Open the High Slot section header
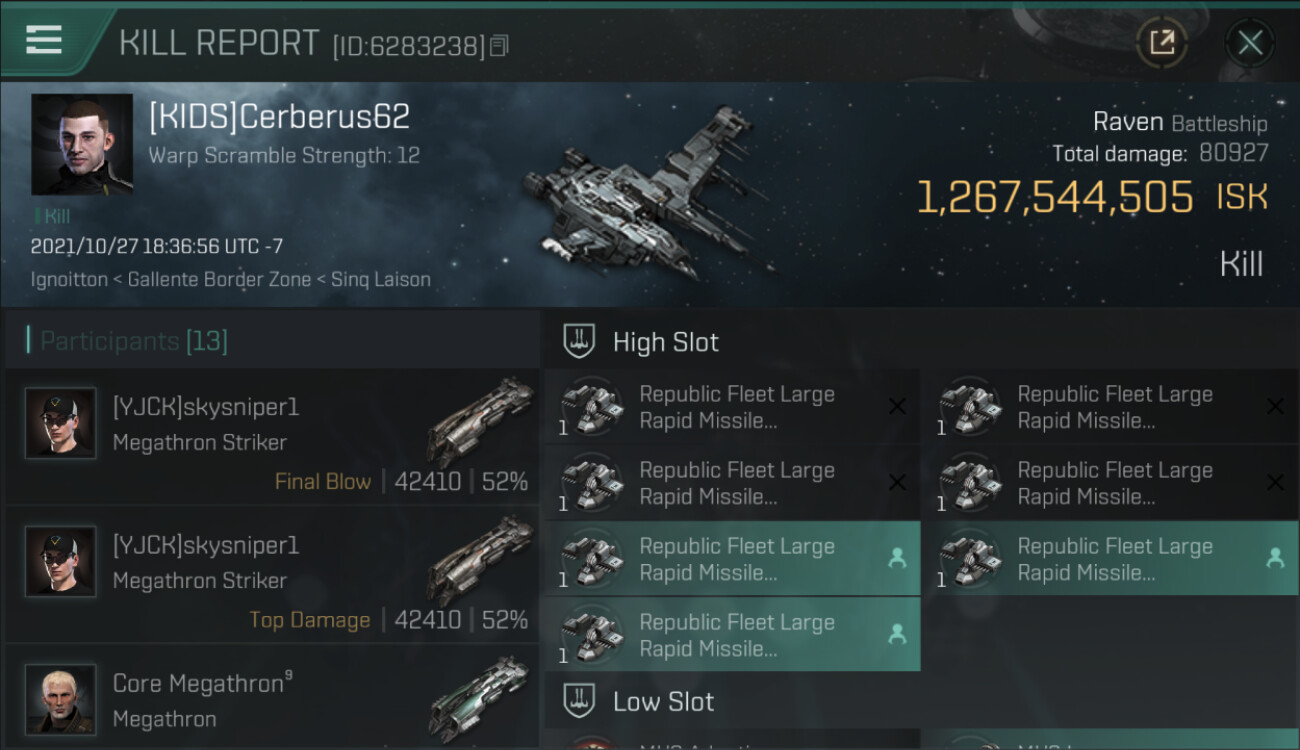This screenshot has height=750, width=1300. pyautogui.click(x=665, y=342)
